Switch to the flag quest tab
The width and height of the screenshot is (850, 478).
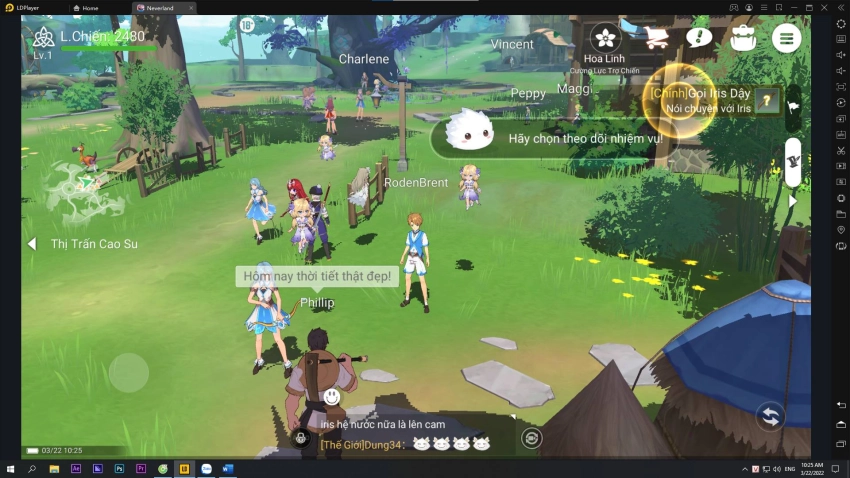click(x=793, y=105)
